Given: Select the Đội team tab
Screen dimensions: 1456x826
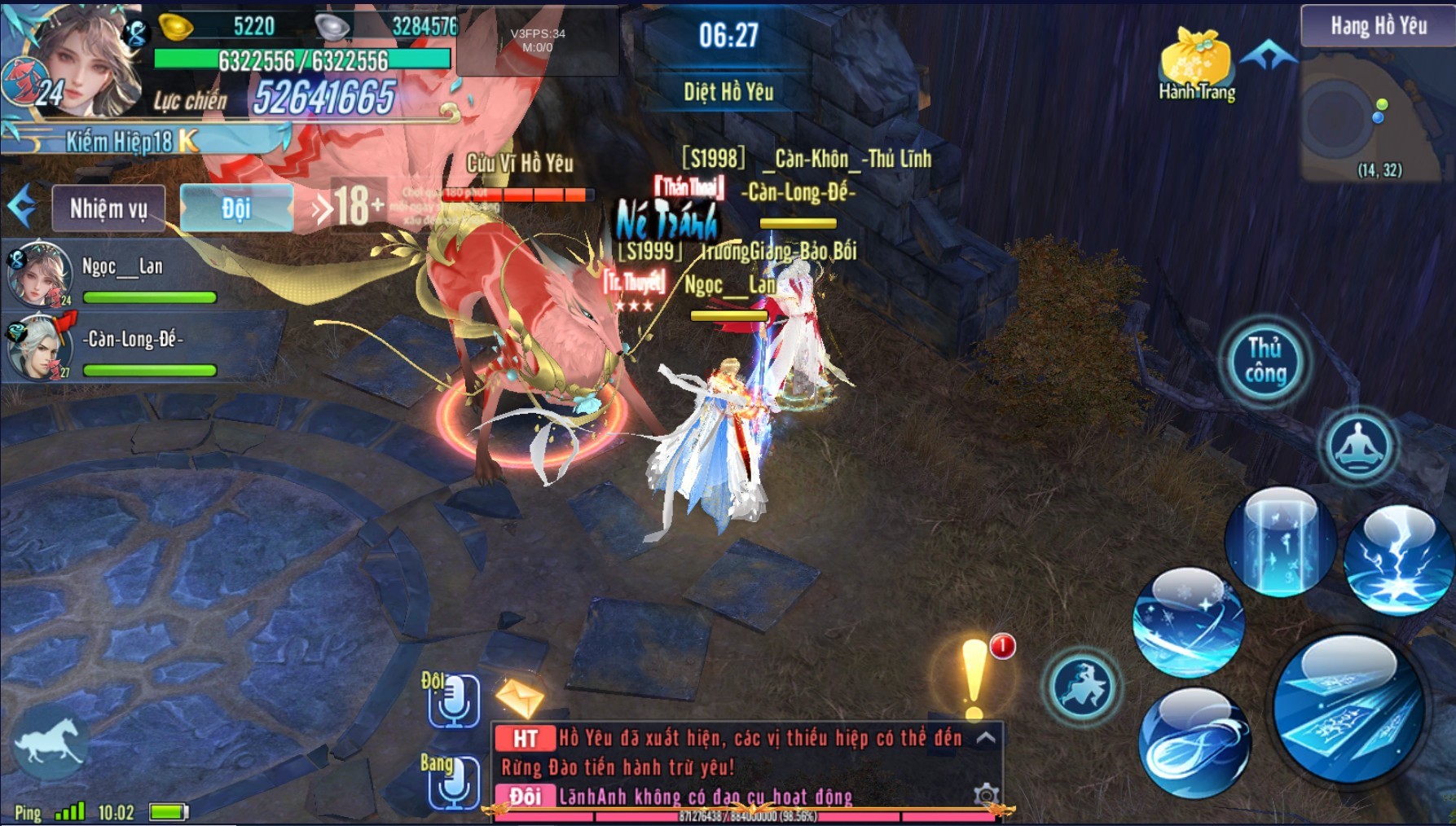Looking at the screenshot, I should click(x=235, y=209).
